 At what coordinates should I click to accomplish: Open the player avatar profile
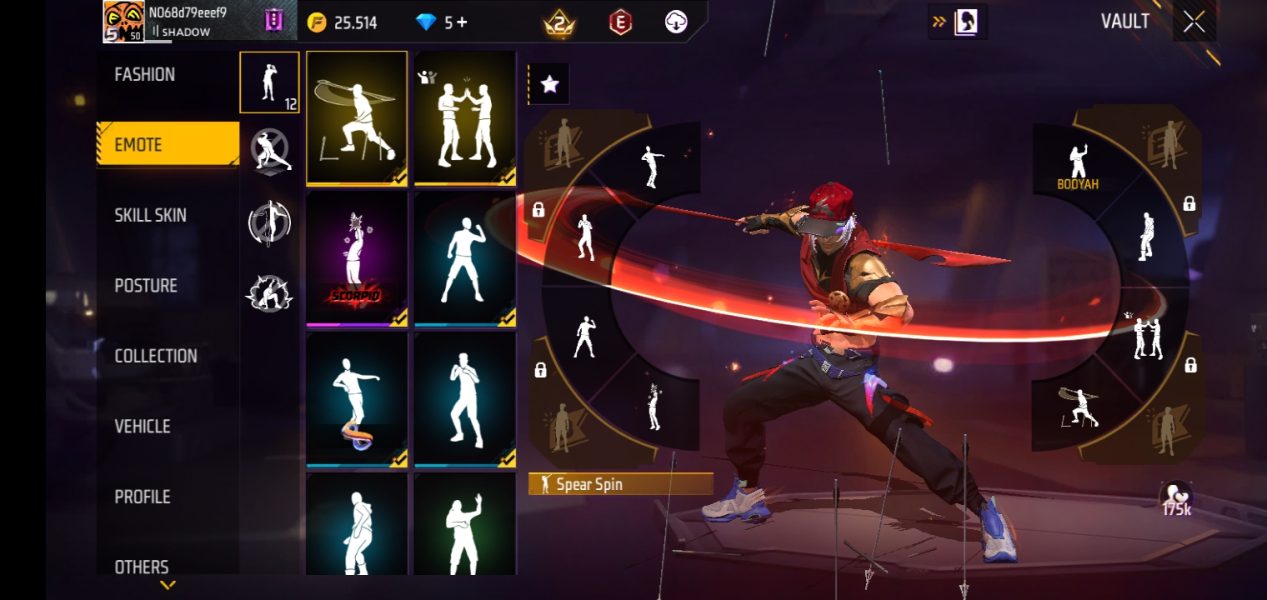124,22
